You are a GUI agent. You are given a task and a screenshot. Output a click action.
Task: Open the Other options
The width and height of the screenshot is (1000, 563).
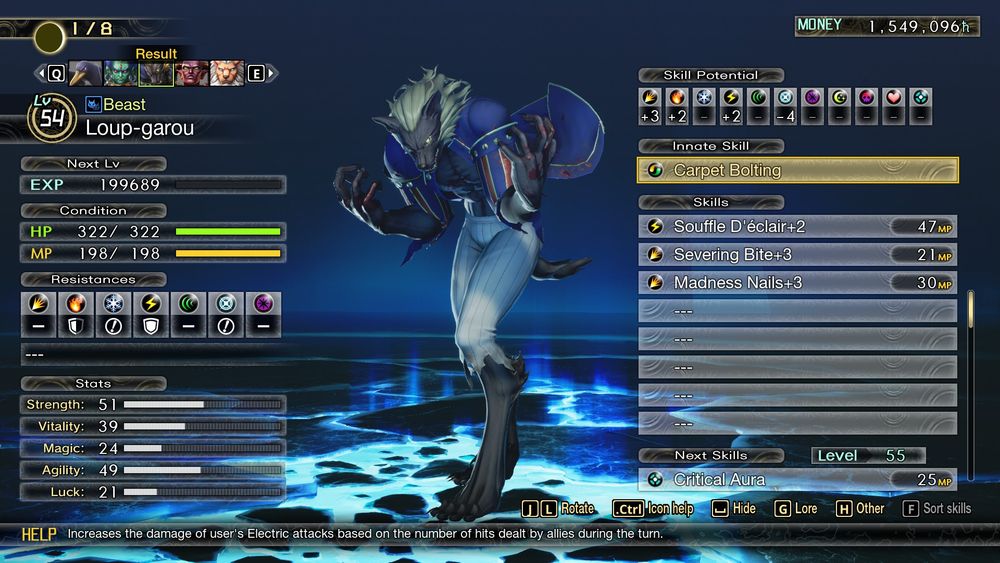[869, 508]
